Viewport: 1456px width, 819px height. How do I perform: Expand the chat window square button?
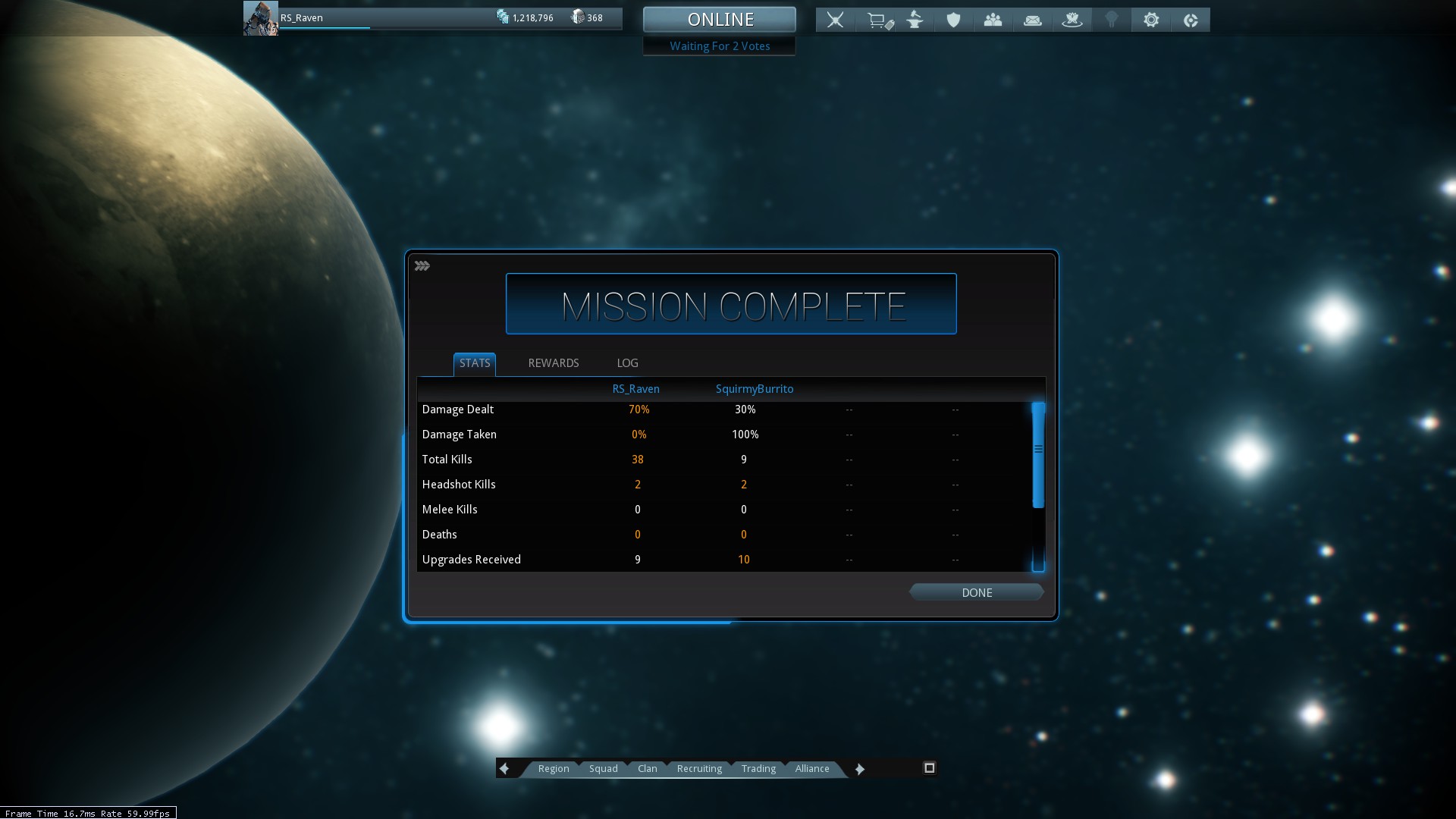click(929, 768)
